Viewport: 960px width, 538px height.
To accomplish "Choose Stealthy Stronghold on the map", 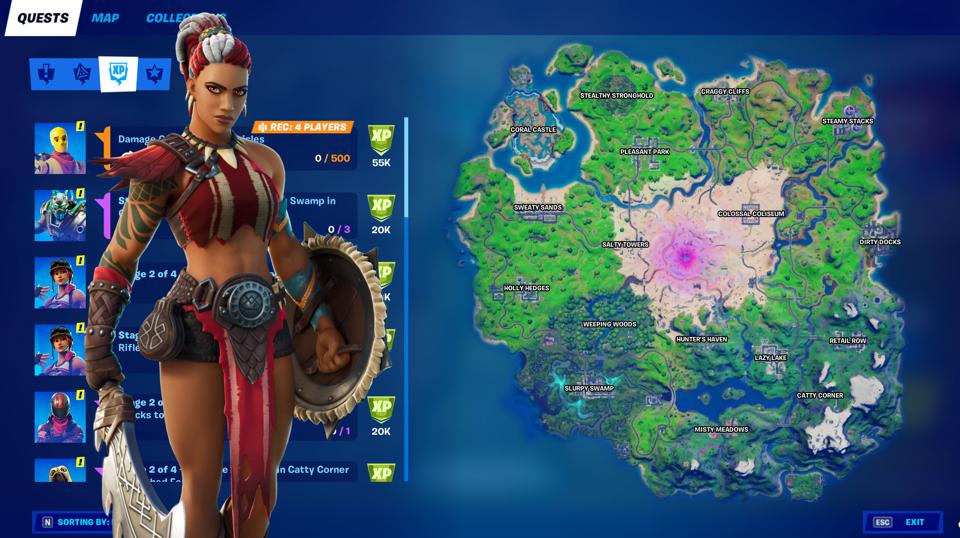I will (616, 96).
